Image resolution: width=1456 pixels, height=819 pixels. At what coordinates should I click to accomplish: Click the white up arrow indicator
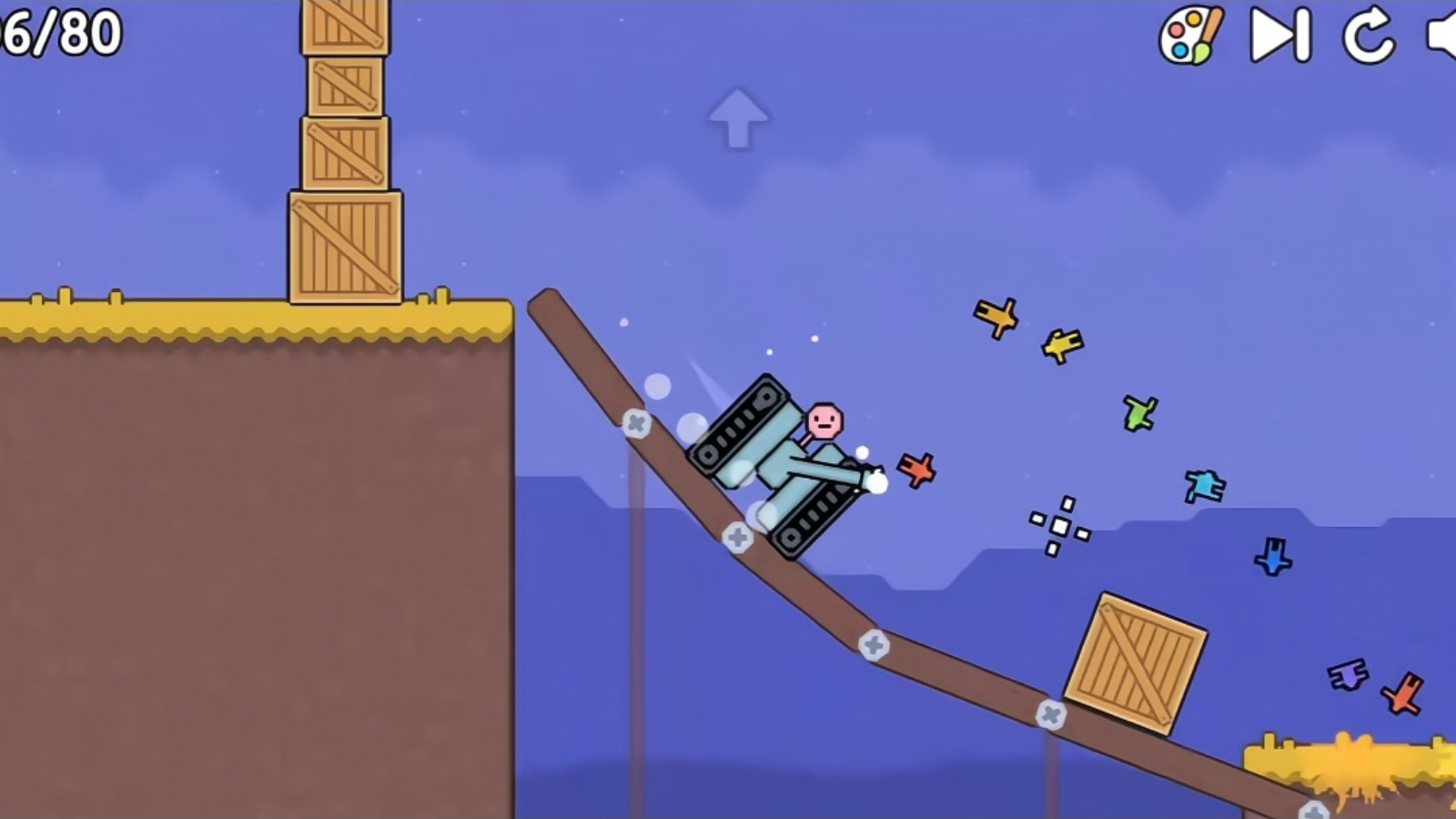[737, 118]
